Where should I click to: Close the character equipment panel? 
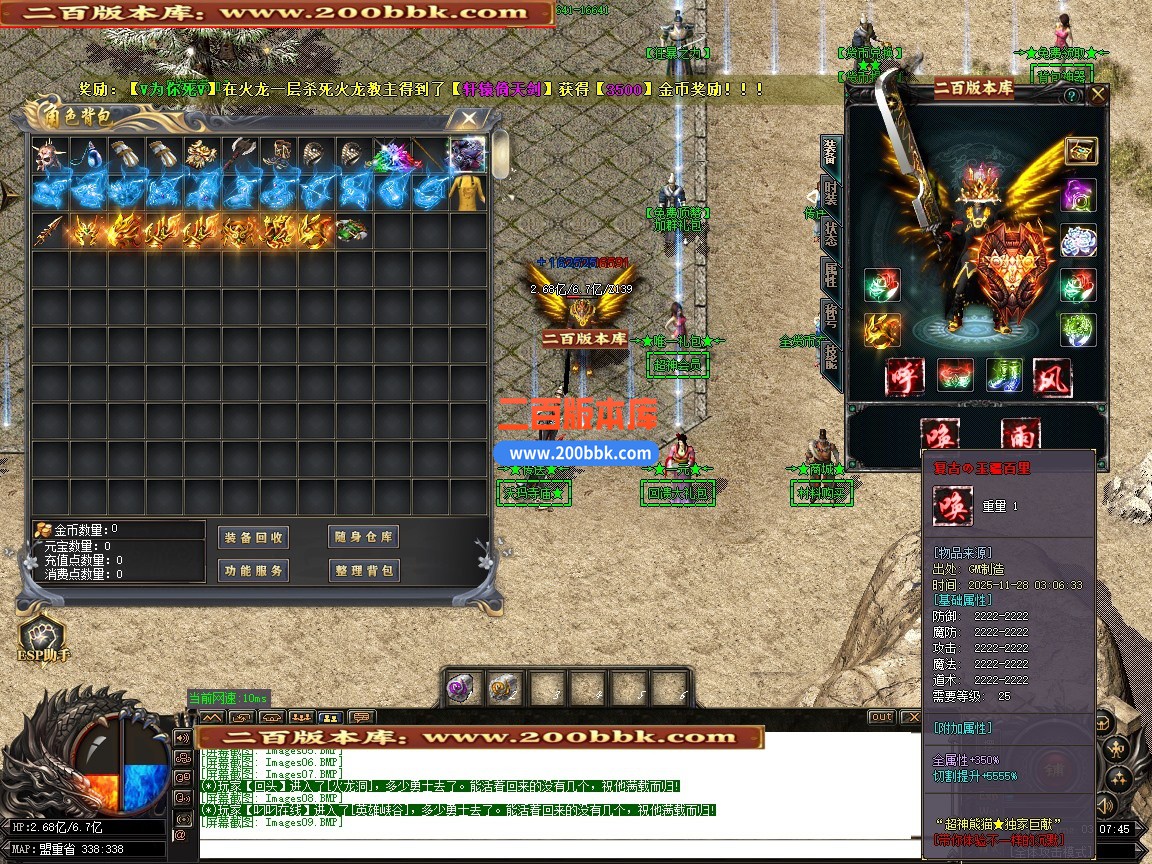click(x=1098, y=95)
